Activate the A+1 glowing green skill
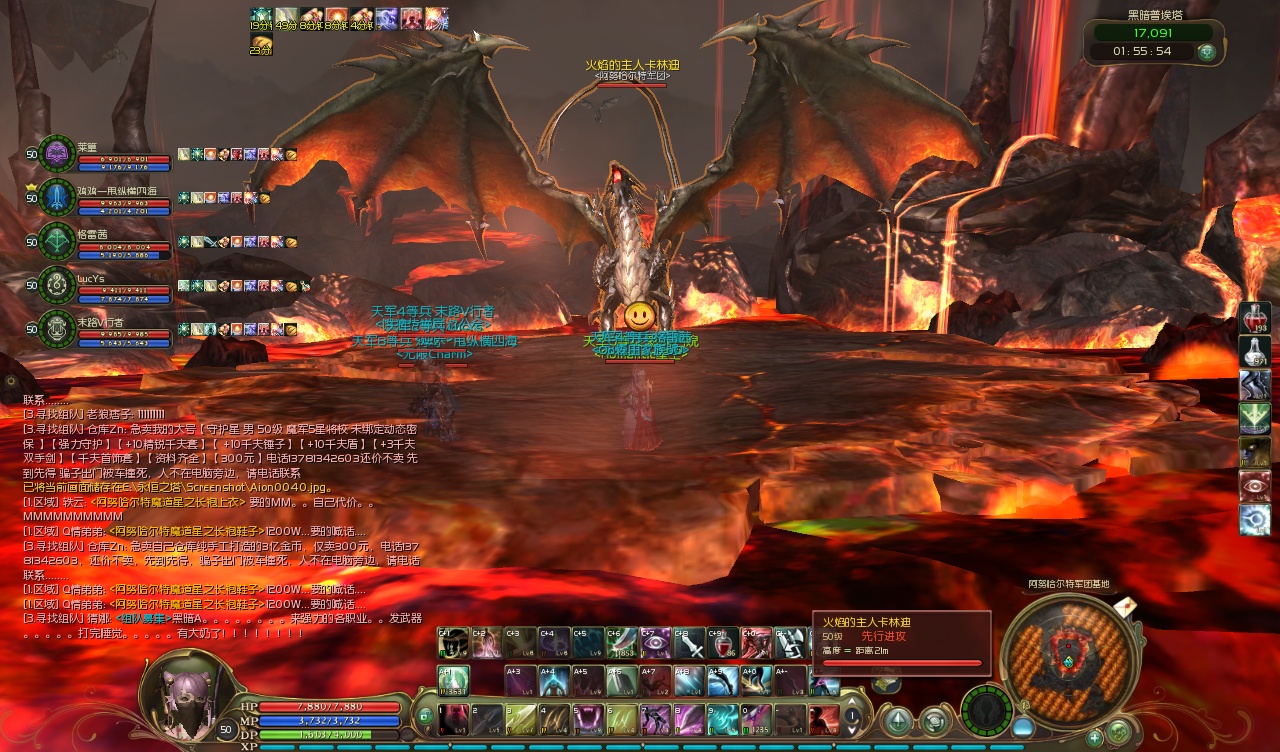The image size is (1280, 752). 453,681
